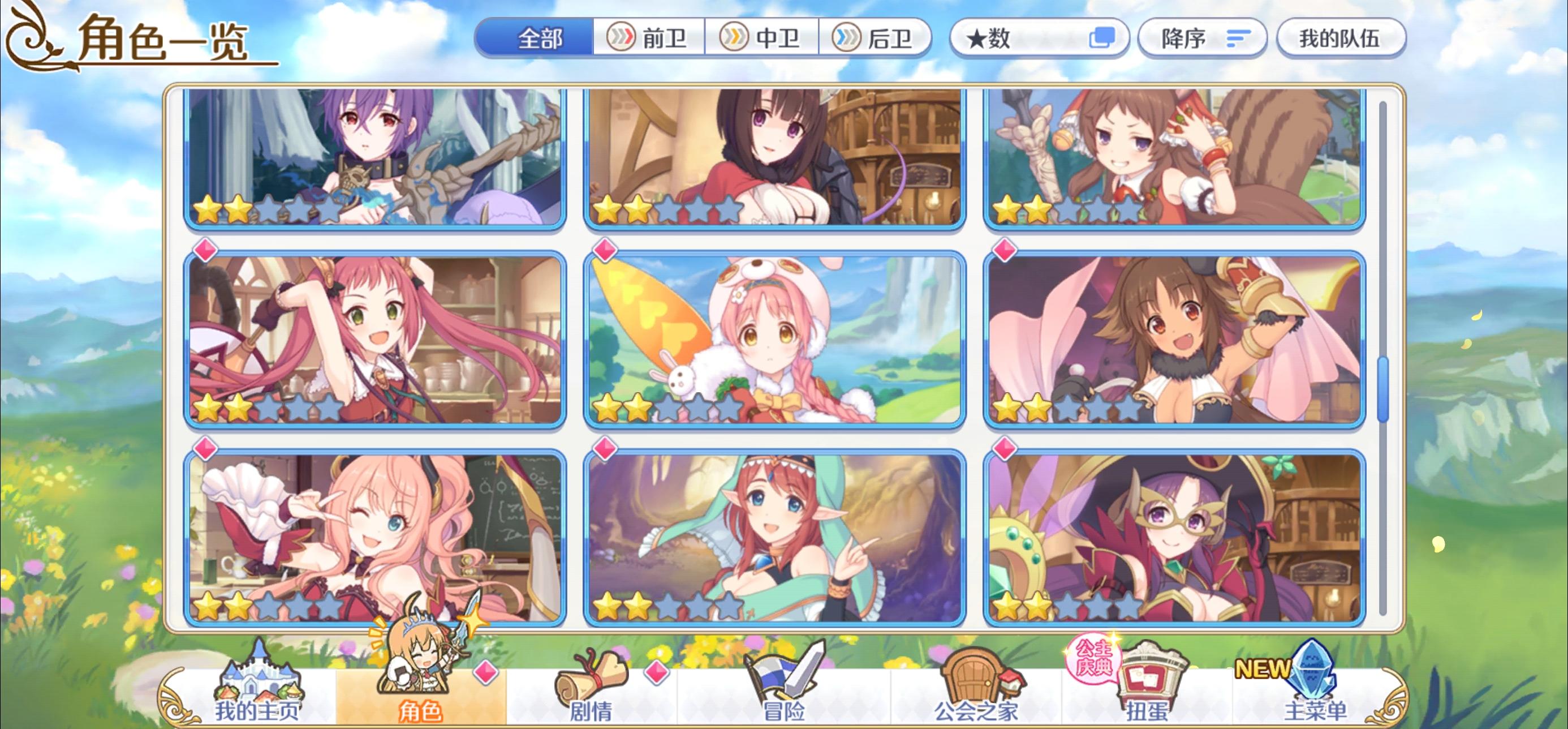
Task: Expand the 前卫 vanguard filter
Action: pyautogui.click(x=650, y=38)
